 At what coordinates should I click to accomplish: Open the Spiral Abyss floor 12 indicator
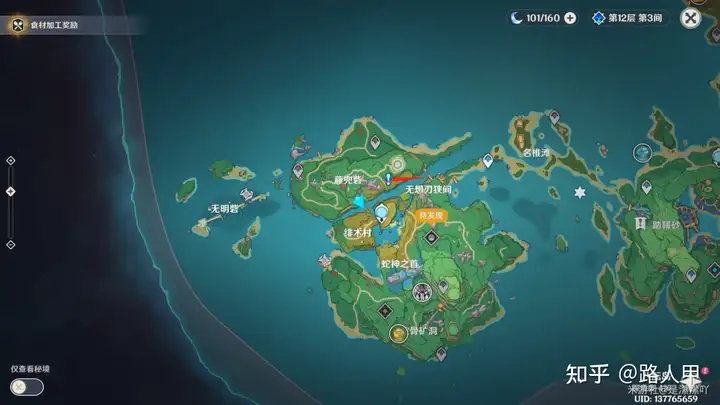[629, 18]
